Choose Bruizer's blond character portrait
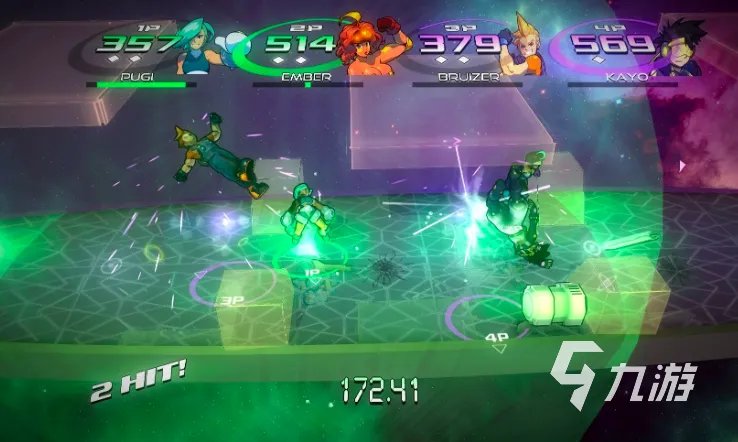The height and width of the screenshot is (442, 738). tap(522, 48)
